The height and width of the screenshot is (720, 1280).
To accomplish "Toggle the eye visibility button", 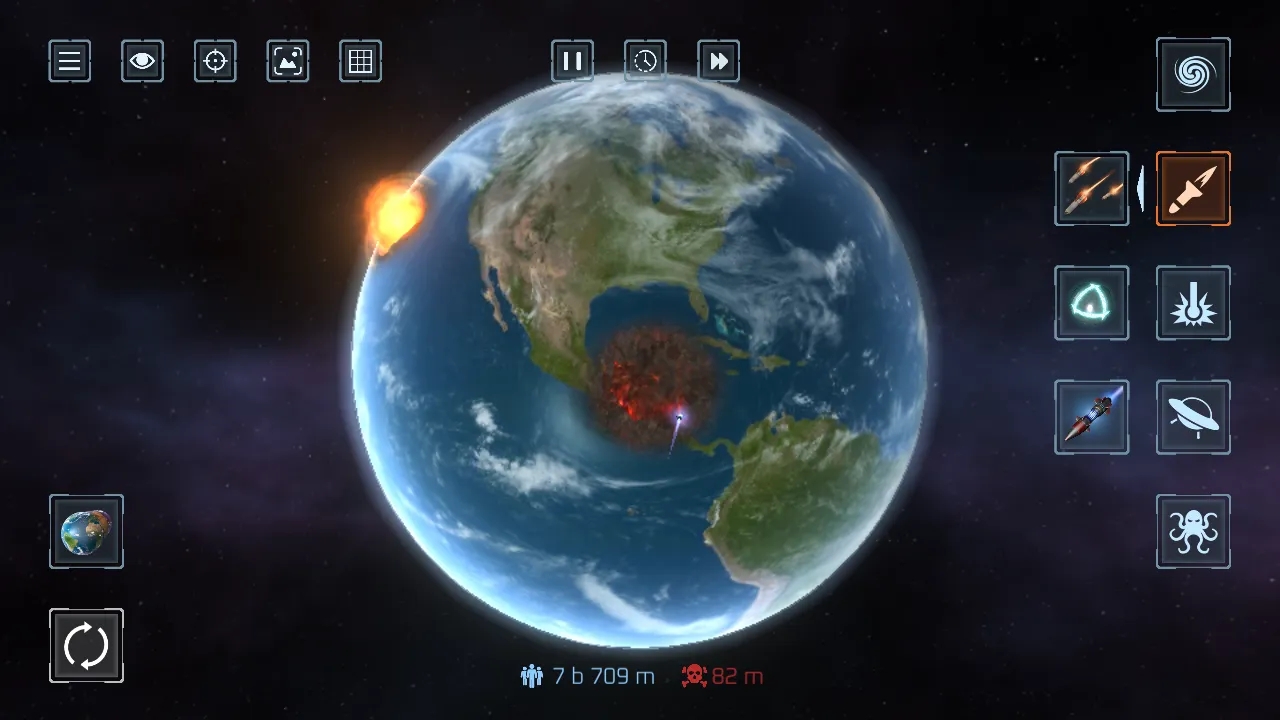I will 142,61.
